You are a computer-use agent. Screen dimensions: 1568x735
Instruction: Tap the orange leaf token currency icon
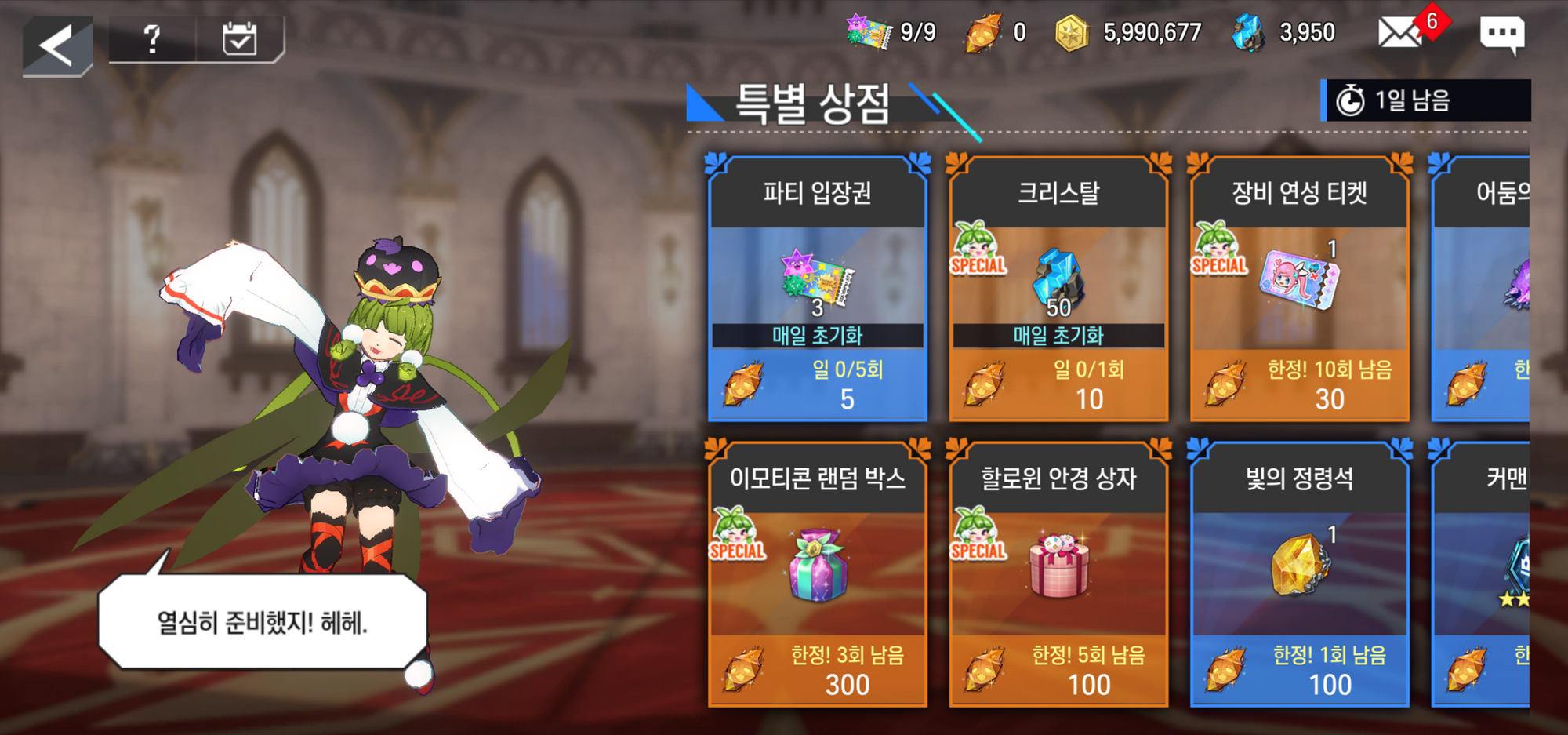(x=983, y=34)
